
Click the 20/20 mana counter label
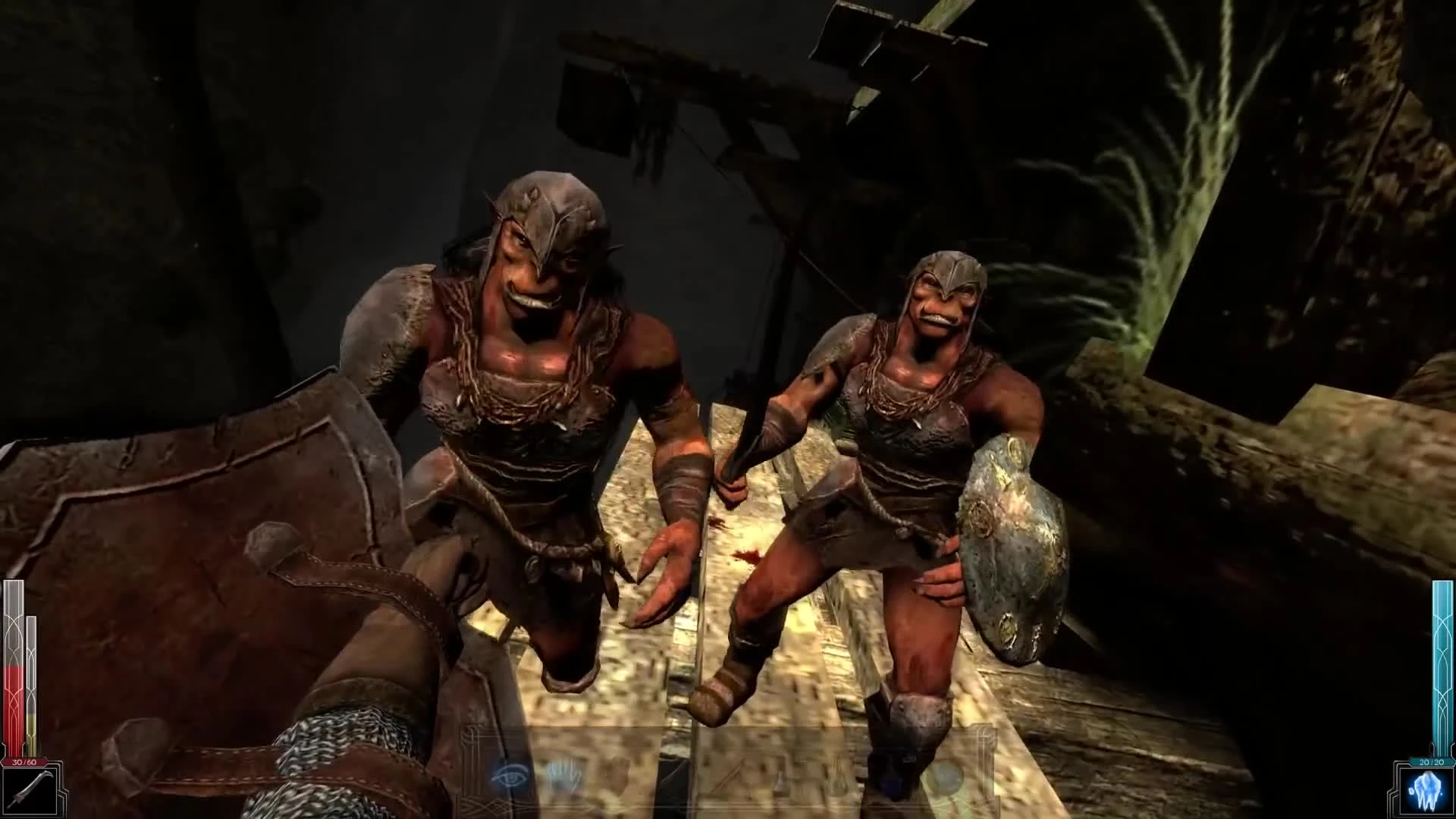[1432, 761]
